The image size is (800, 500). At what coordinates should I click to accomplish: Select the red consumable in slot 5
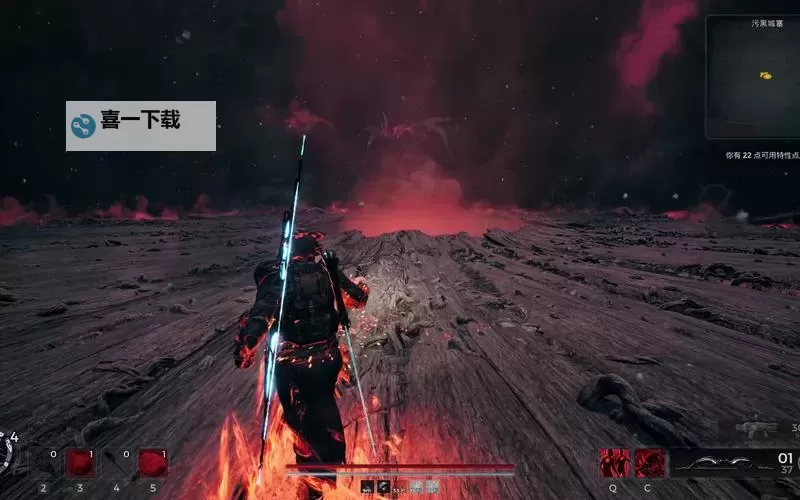click(152, 463)
